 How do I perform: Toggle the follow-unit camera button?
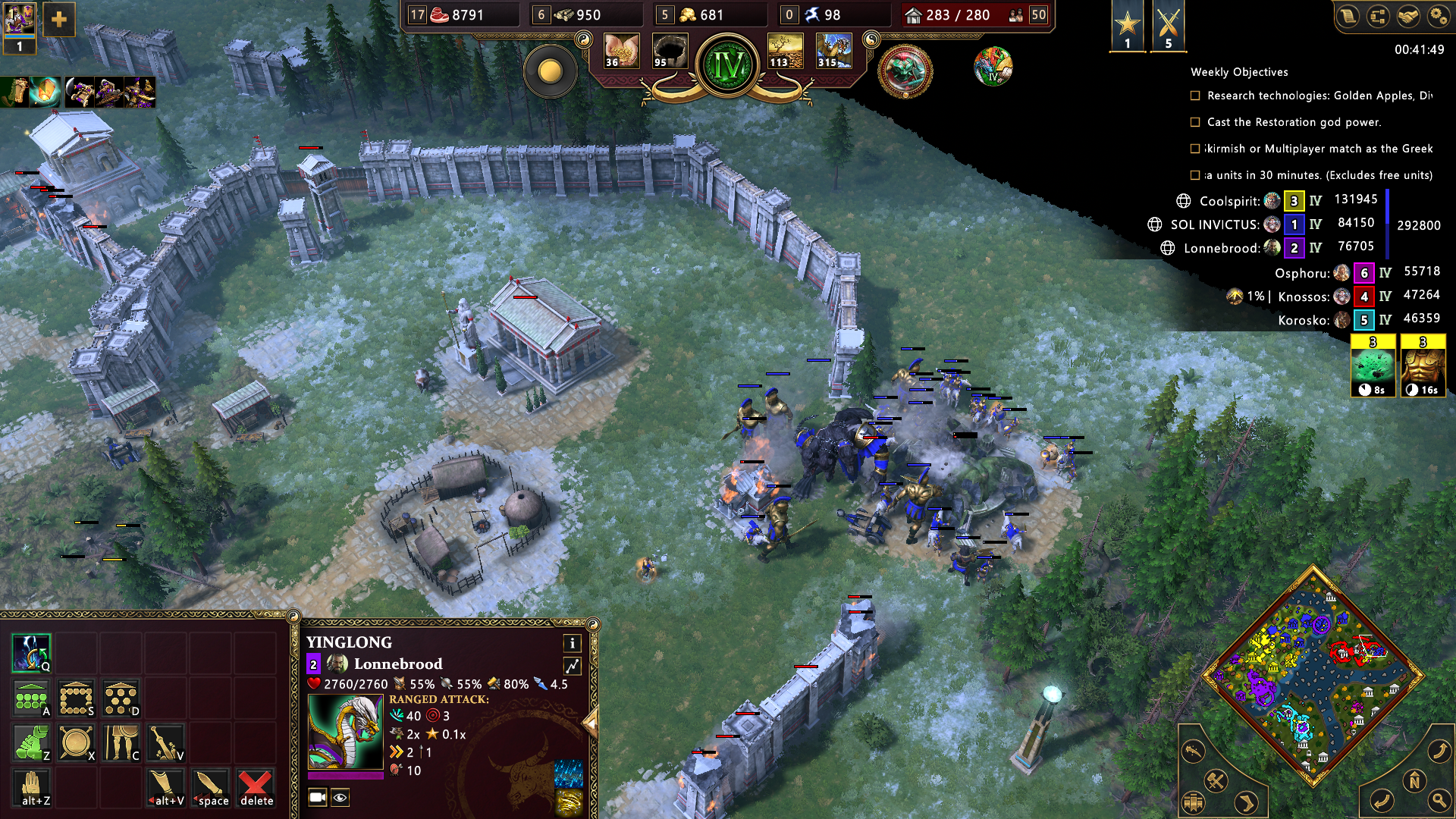[318, 797]
